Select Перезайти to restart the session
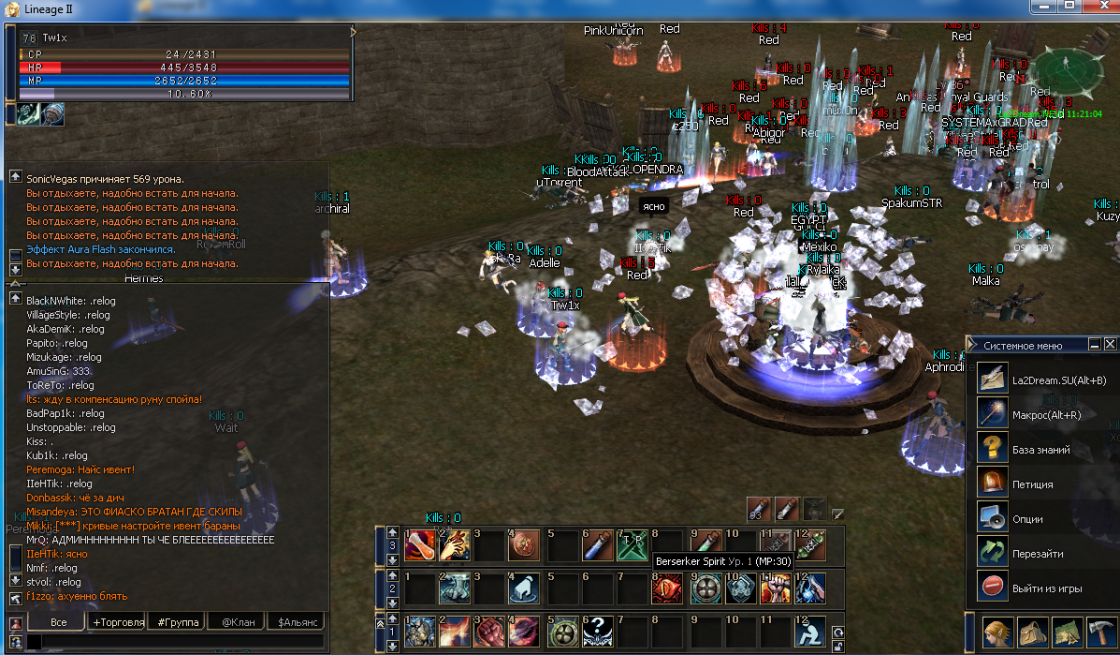This screenshot has height=655, width=1120. pos(1037,553)
